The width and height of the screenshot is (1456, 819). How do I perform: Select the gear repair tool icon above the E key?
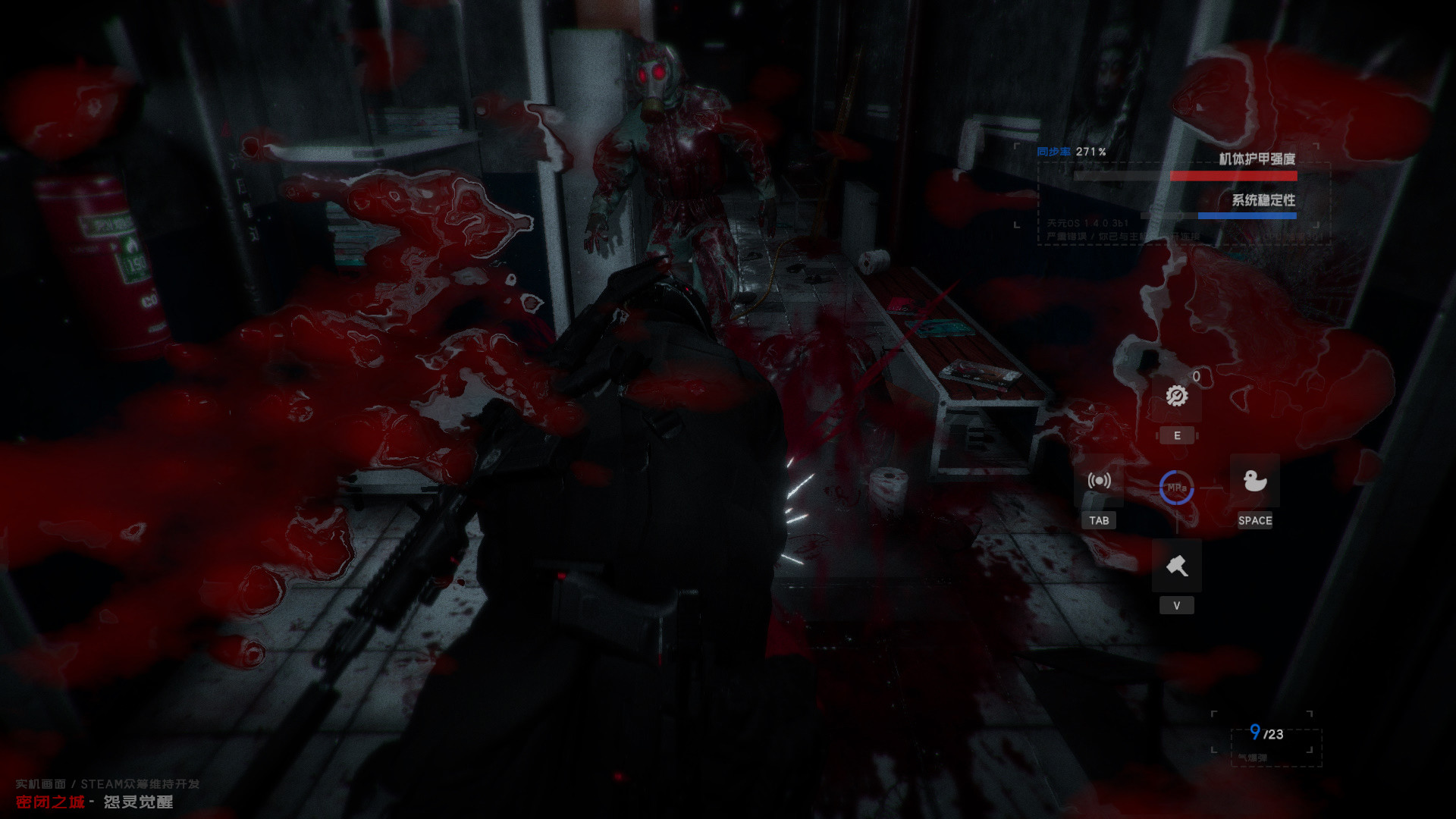[x=1176, y=395]
